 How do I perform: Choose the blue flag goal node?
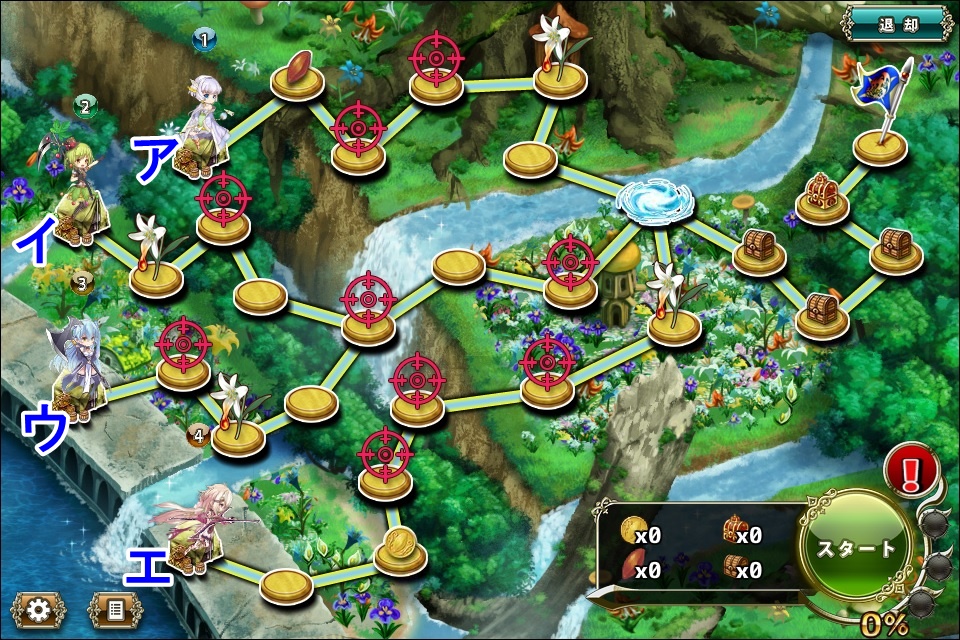(x=880, y=108)
